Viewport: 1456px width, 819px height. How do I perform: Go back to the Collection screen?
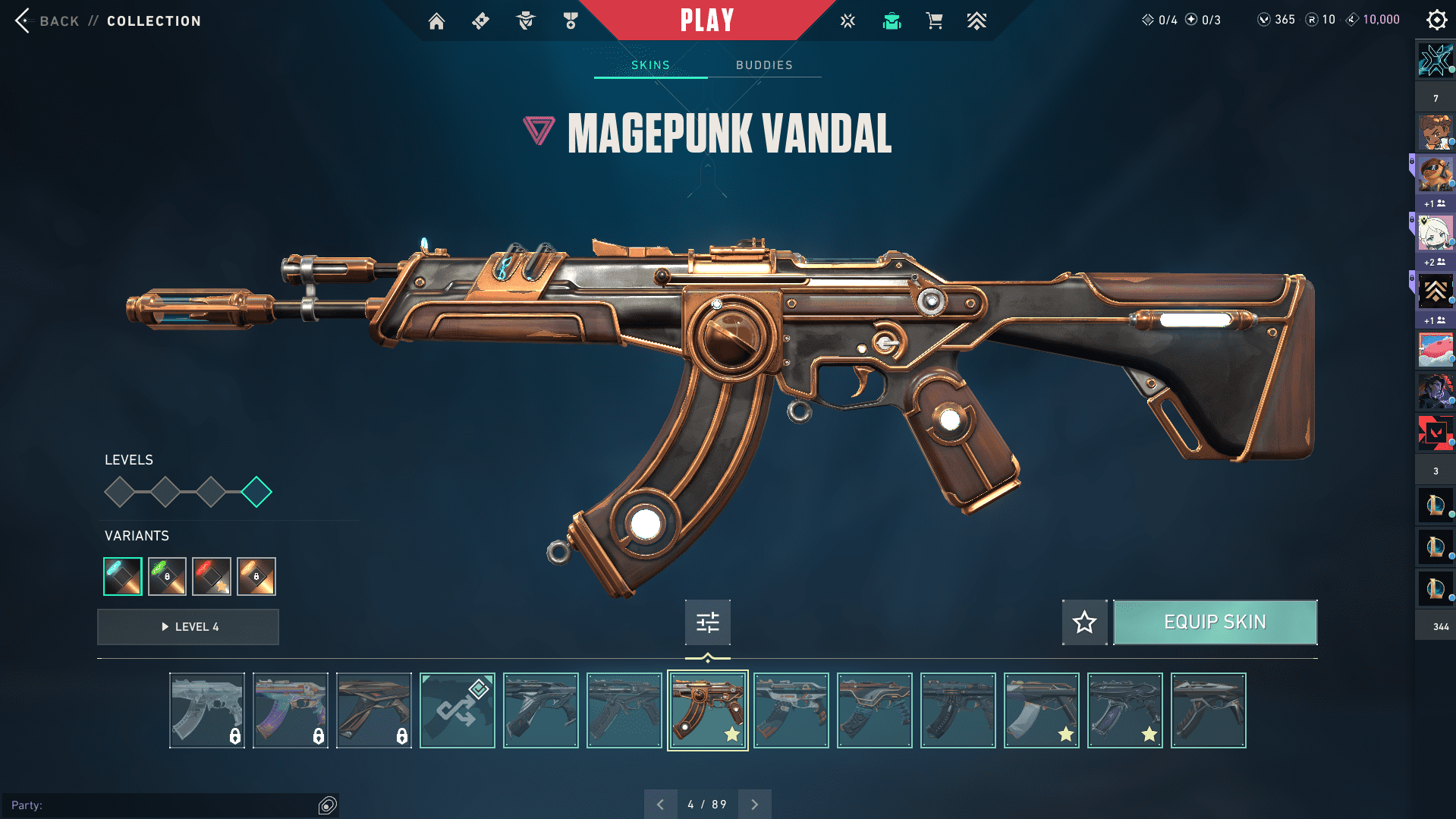pyautogui.click(x=24, y=20)
